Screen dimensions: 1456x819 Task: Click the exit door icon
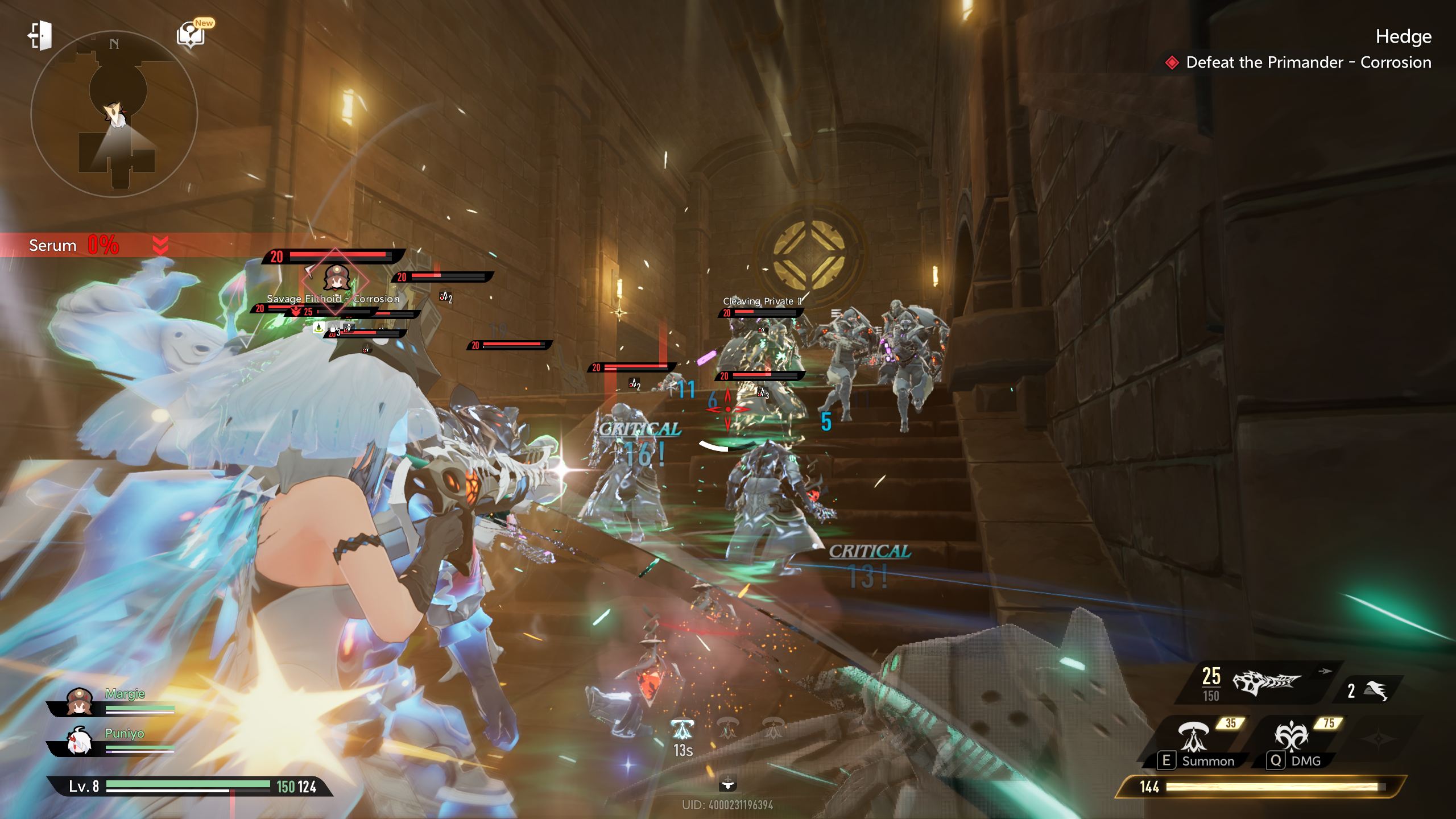40,36
